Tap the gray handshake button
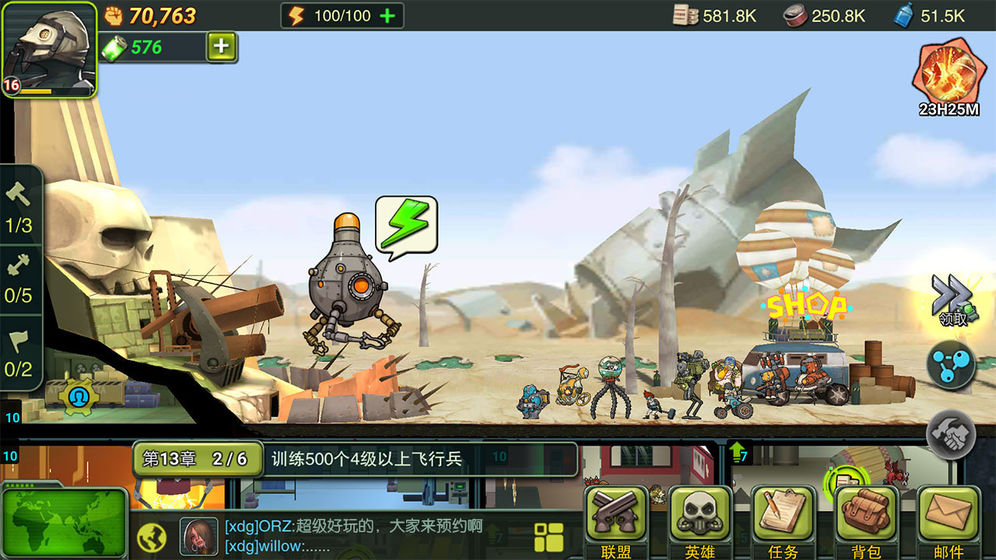Image resolution: width=996 pixels, height=560 pixels. pos(950,433)
